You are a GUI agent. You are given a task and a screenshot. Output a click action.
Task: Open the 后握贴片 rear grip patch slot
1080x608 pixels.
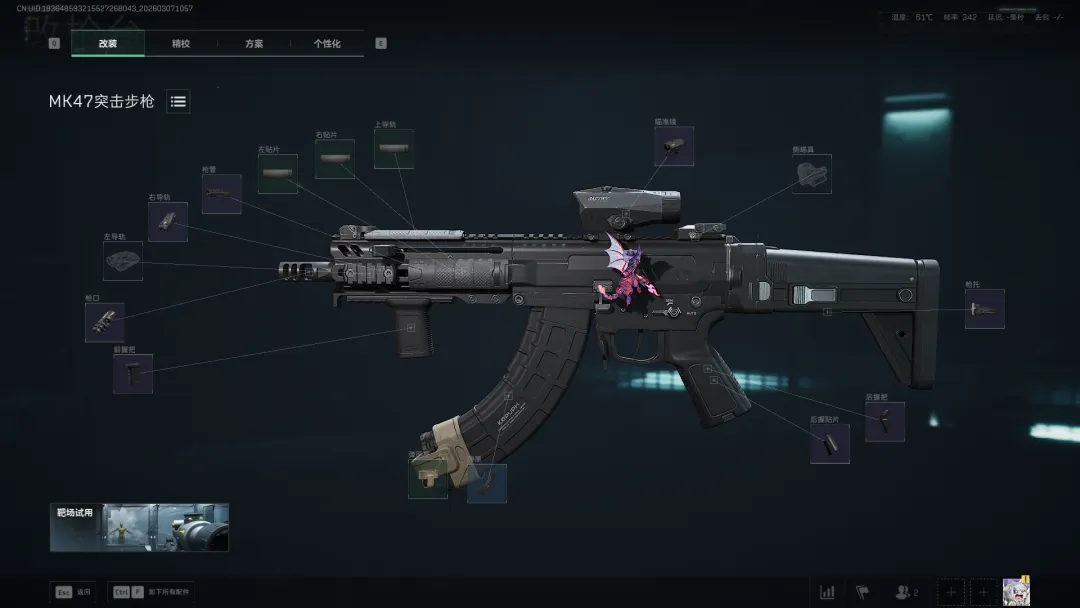click(830, 444)
